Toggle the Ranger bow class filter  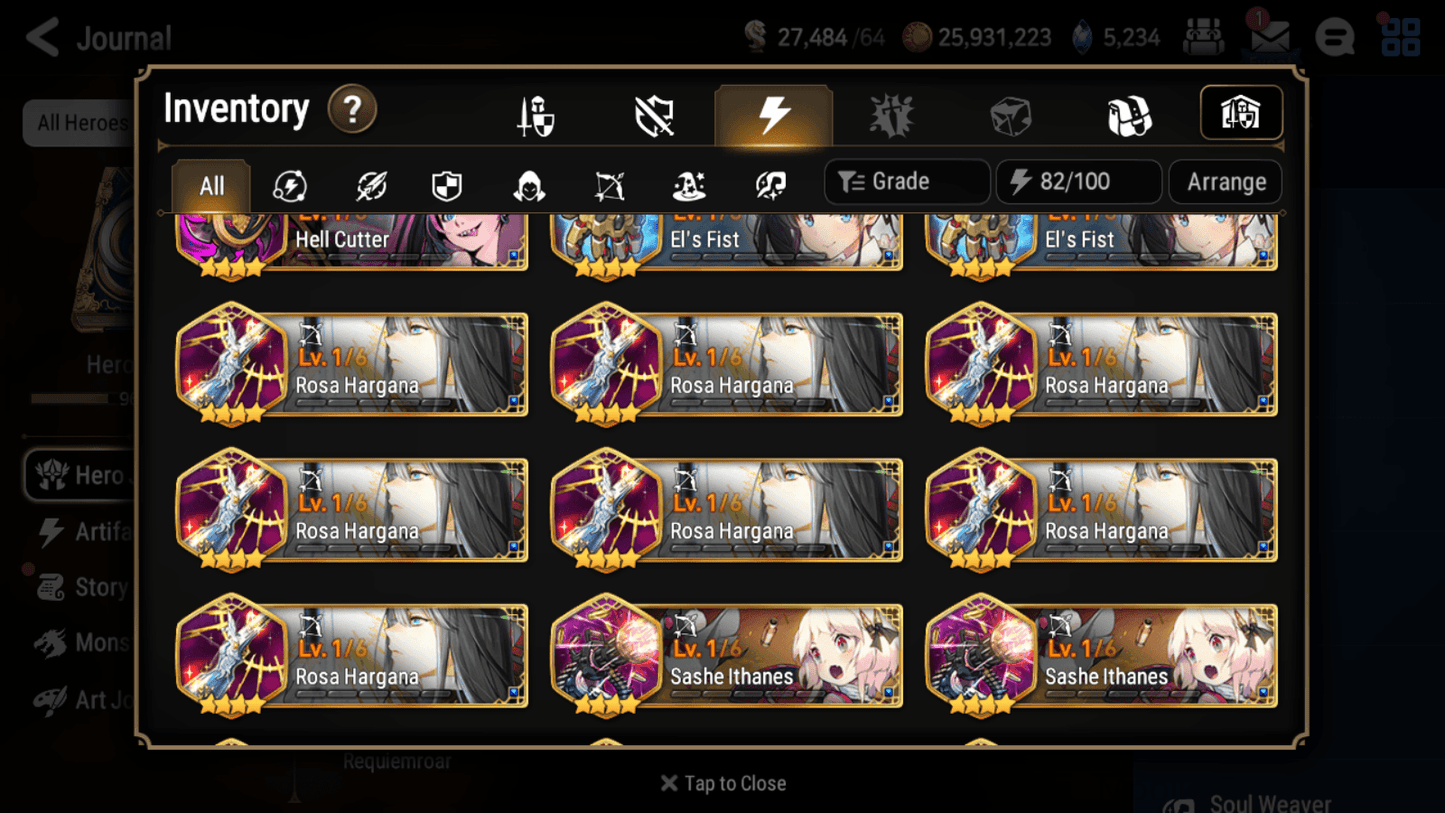point(608,182)
